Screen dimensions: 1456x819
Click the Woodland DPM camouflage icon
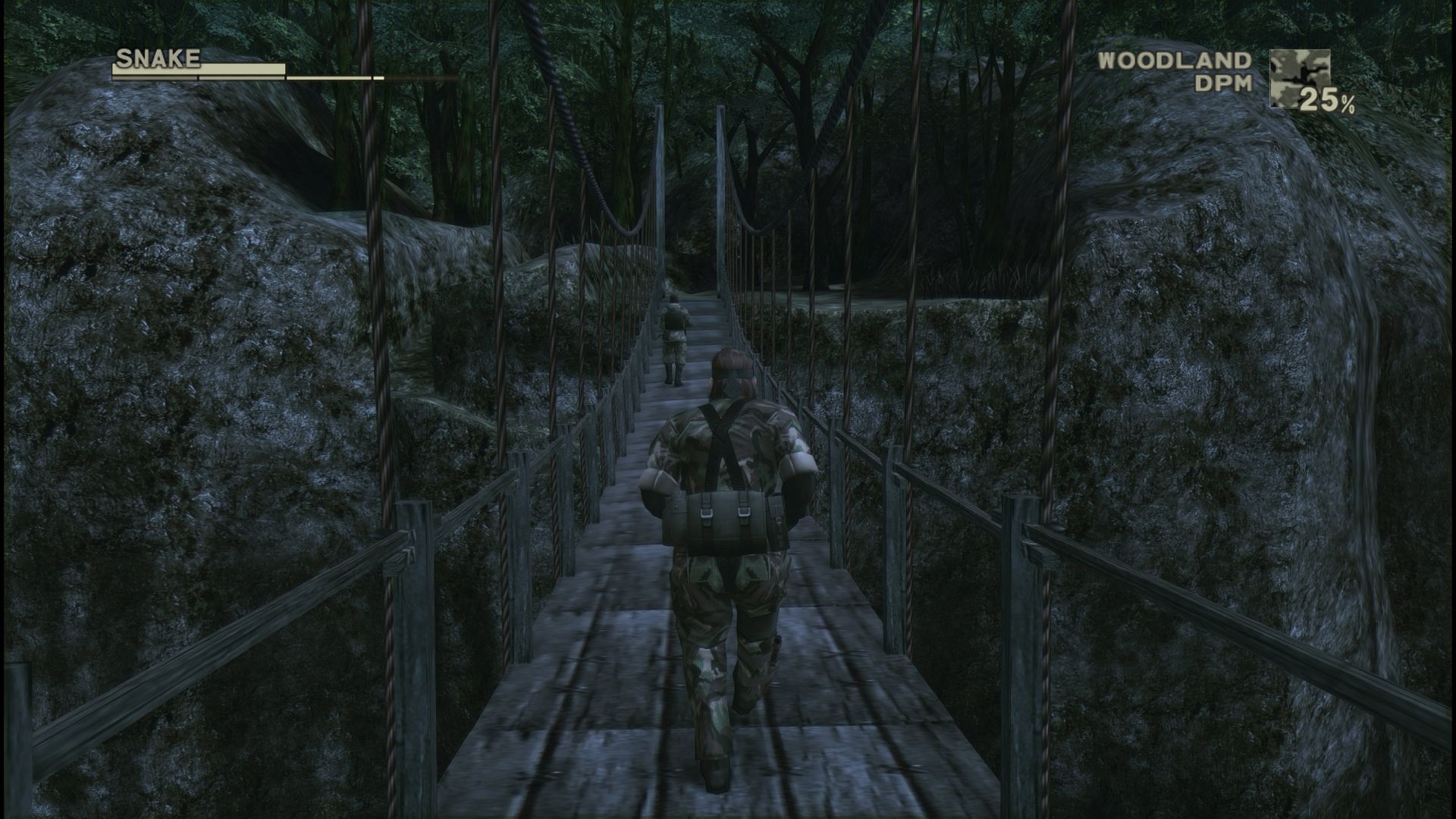pos(1299,77)
